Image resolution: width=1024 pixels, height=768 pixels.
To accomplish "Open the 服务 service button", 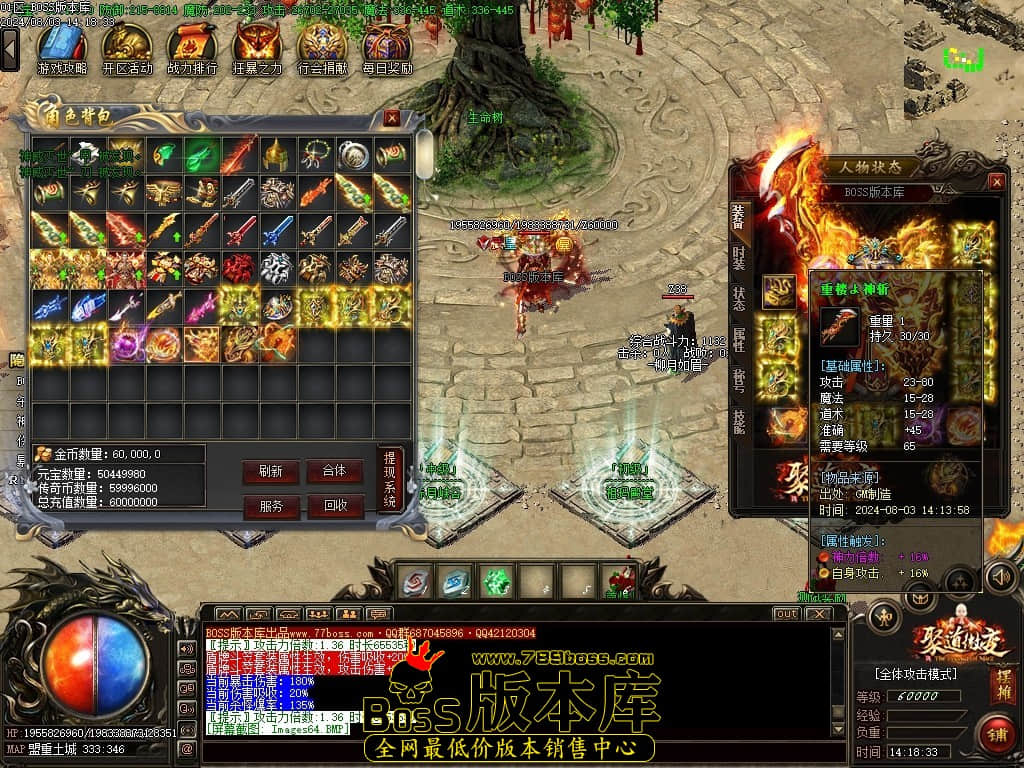I will tap(270, 506).
